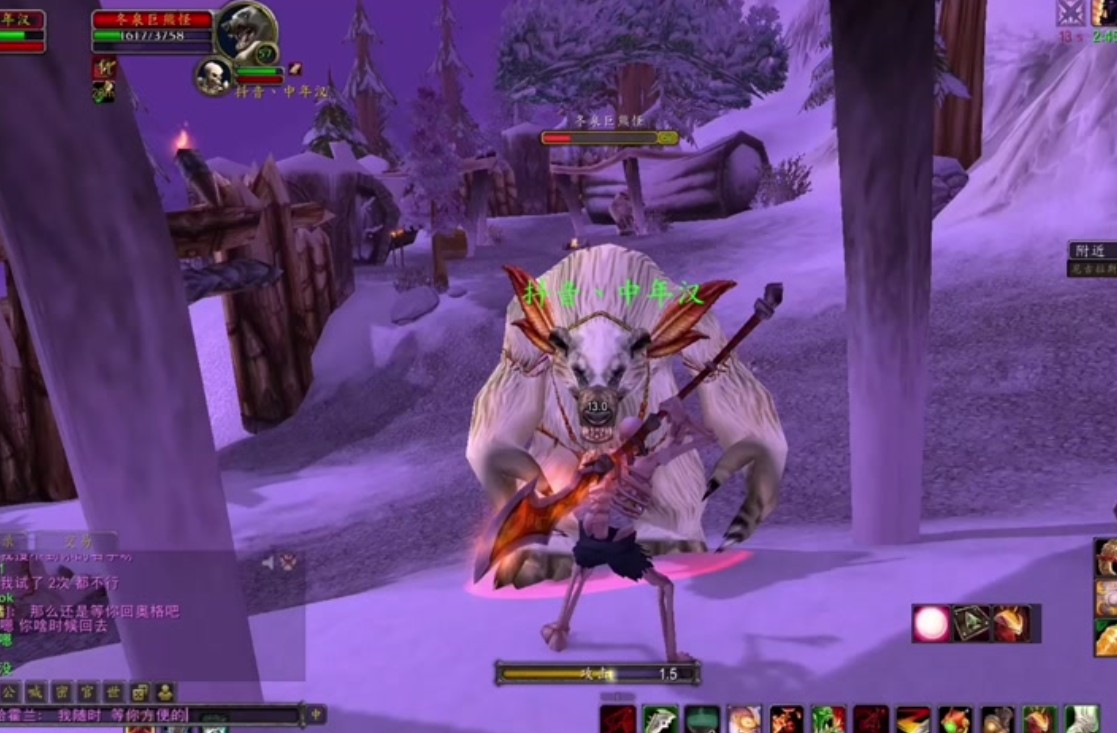The width and height of the screenshot is (1117, 733).
Task: Use the green cauldron action slot
Action: pos(702,719)
